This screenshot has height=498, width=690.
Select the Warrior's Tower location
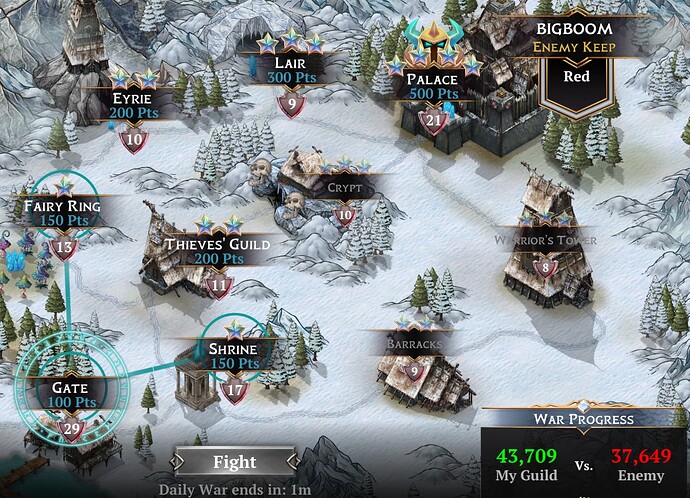[x=543, y=242]
